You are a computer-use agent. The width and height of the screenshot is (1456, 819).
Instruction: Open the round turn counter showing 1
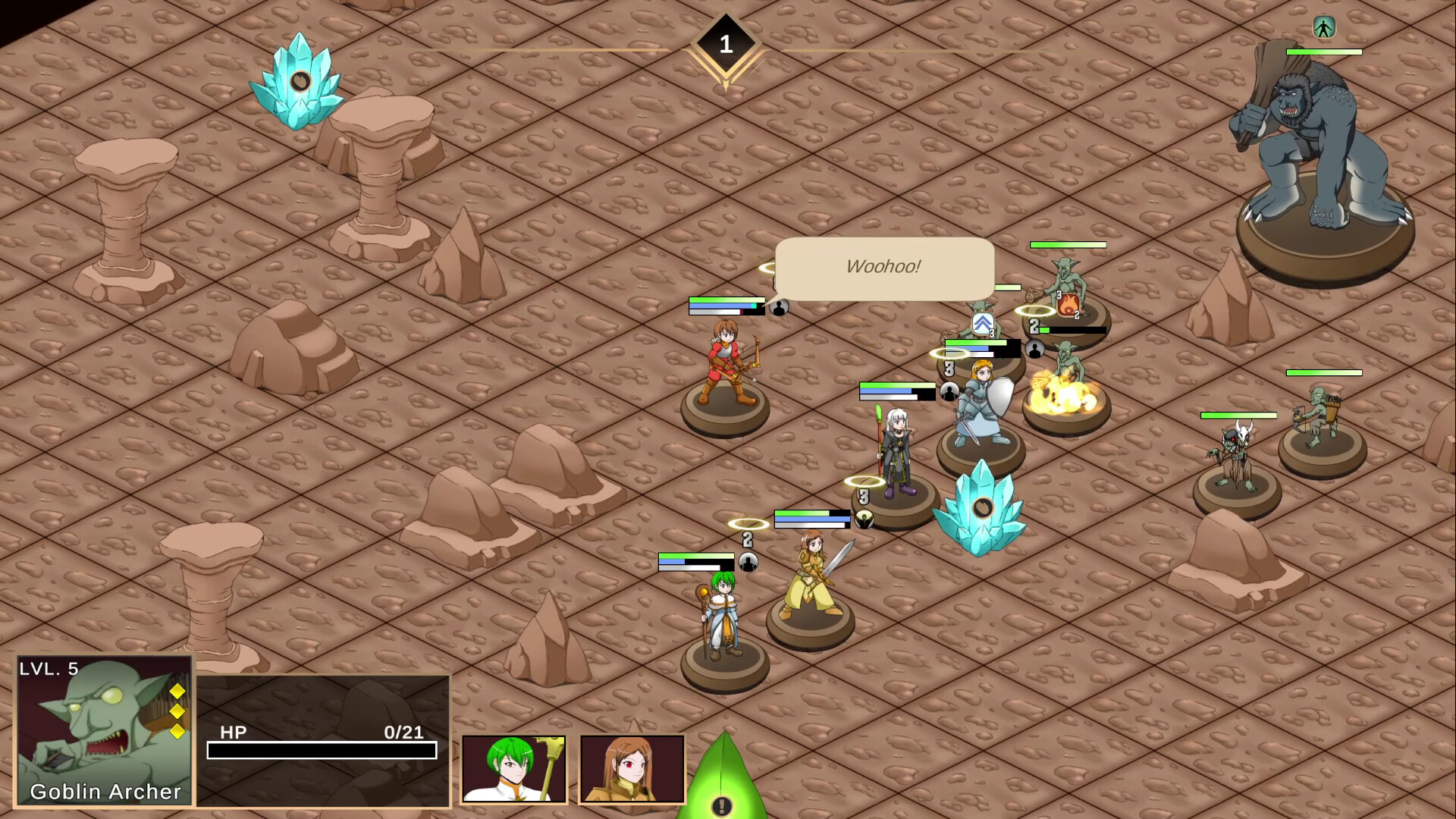pyautogui.click(x=726, y=43)
